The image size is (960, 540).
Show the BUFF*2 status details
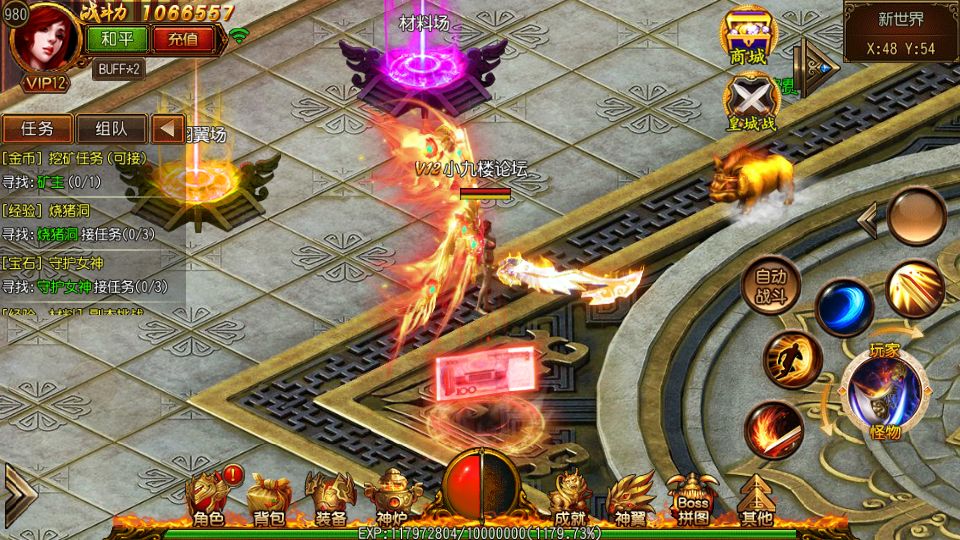118,69
